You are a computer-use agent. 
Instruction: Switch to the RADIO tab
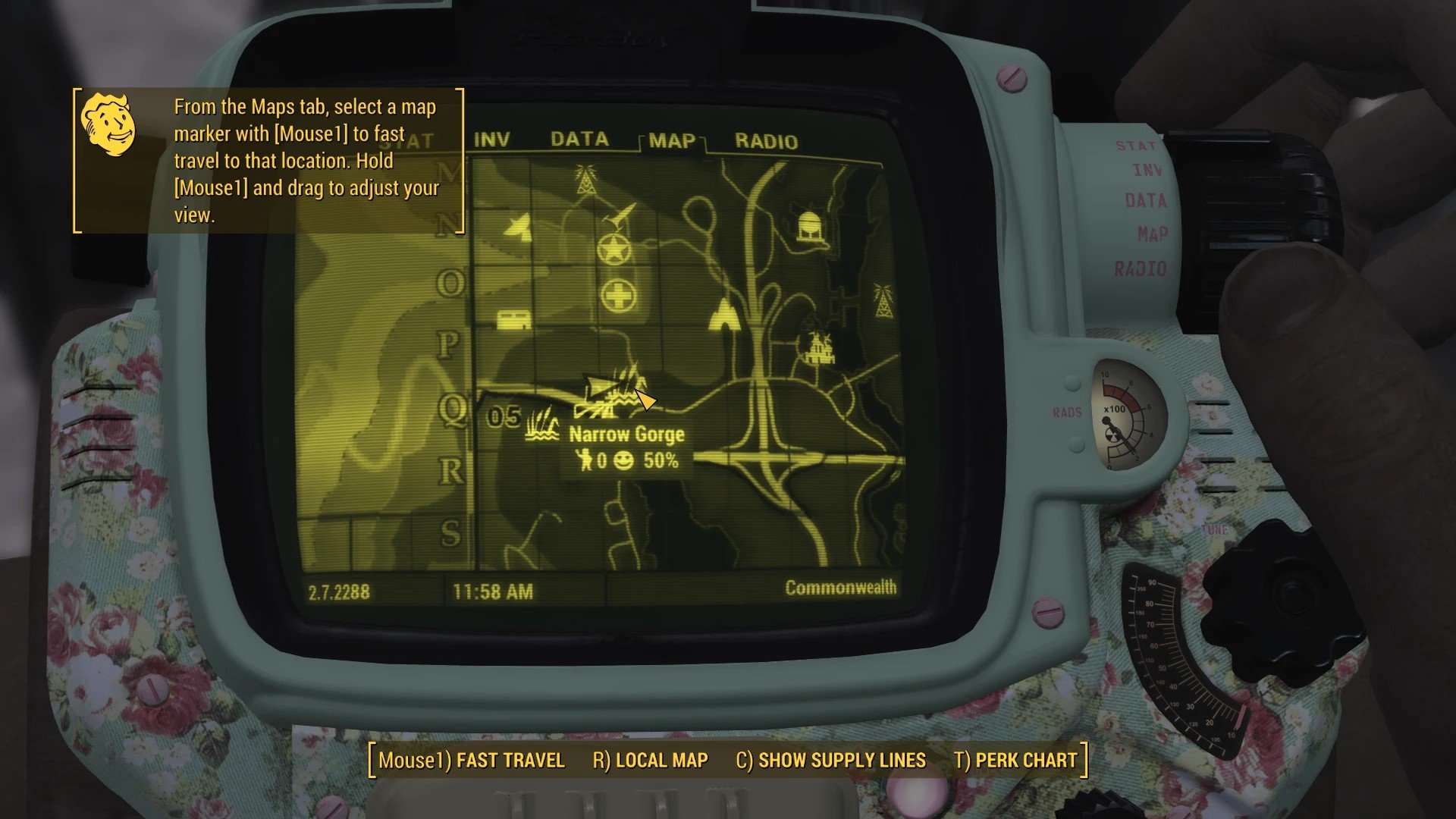[766, 142]
